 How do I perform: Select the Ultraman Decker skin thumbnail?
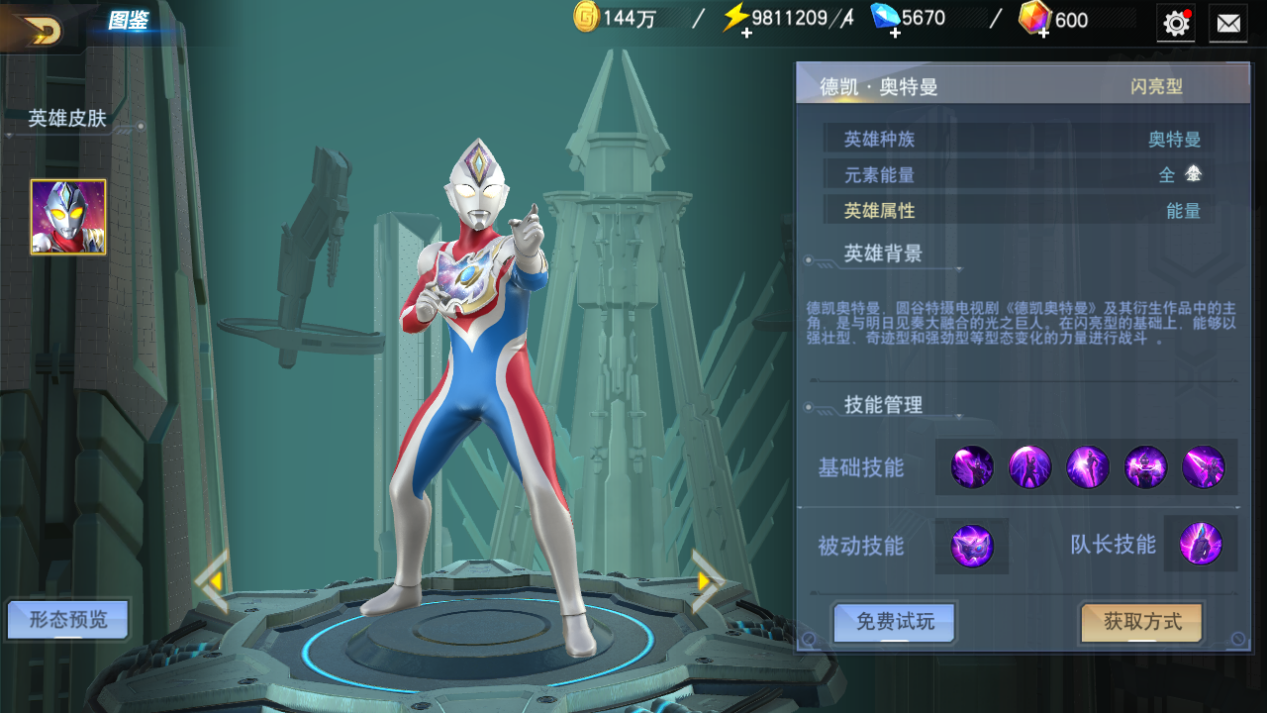click(x=68, y=217)
